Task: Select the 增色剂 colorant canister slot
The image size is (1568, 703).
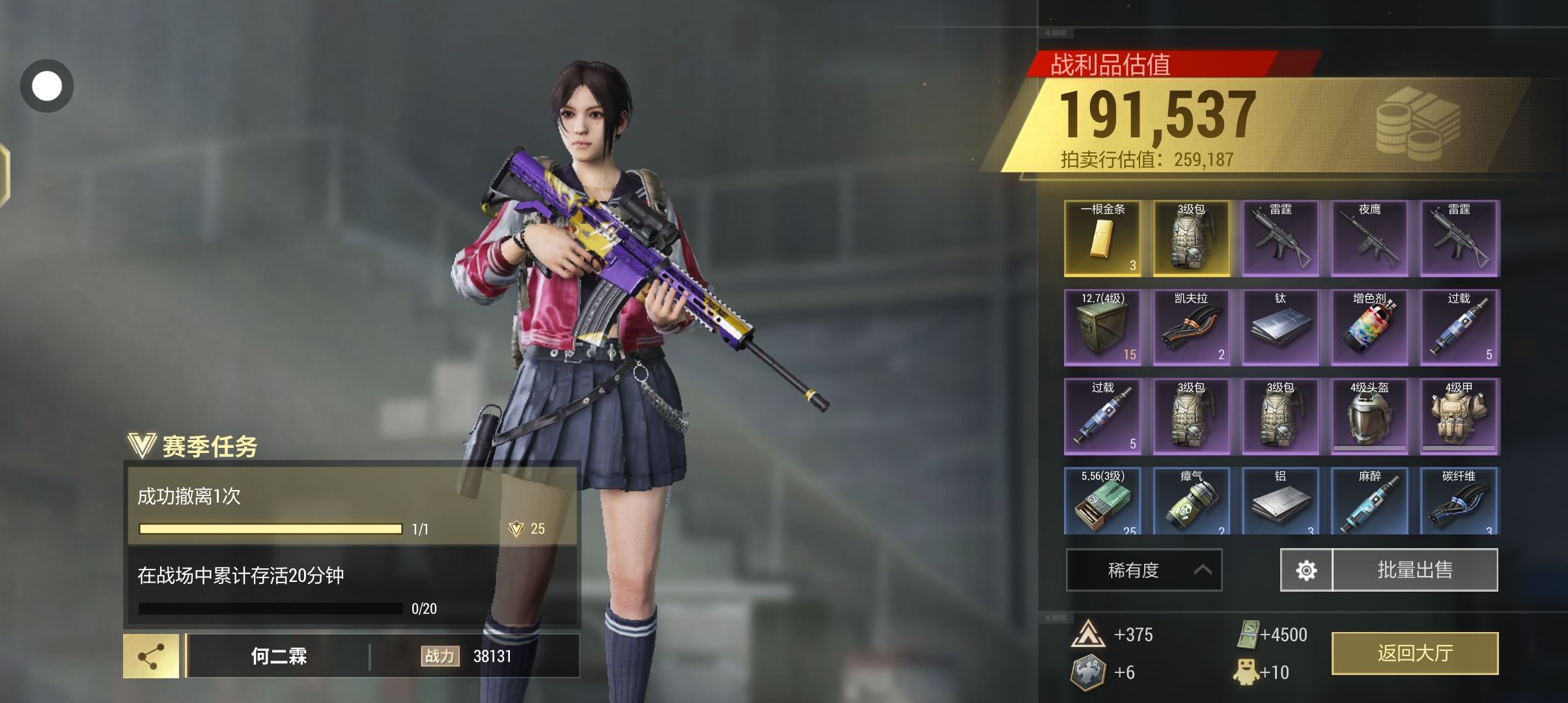Action: [1369, 327]
